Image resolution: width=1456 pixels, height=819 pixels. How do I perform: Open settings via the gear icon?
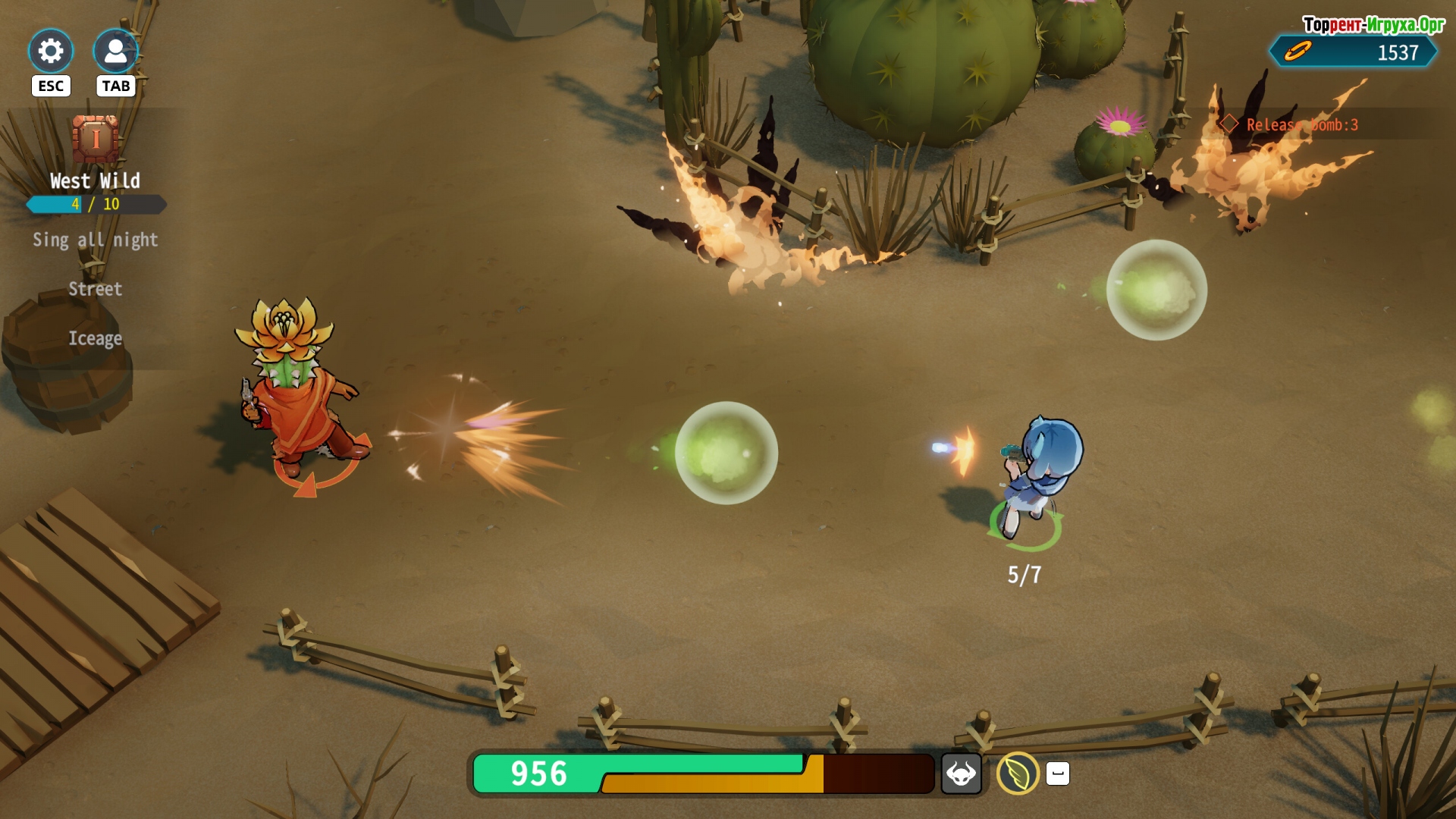point(51,52)
